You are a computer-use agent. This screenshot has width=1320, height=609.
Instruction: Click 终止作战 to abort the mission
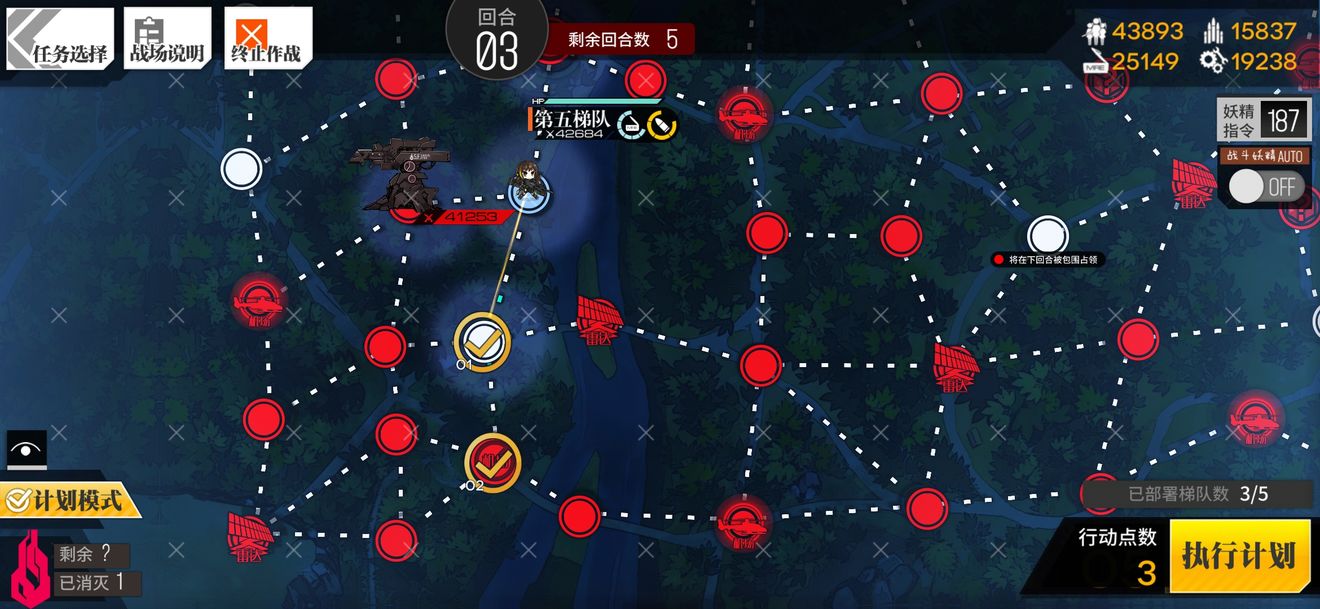(267, 39)
